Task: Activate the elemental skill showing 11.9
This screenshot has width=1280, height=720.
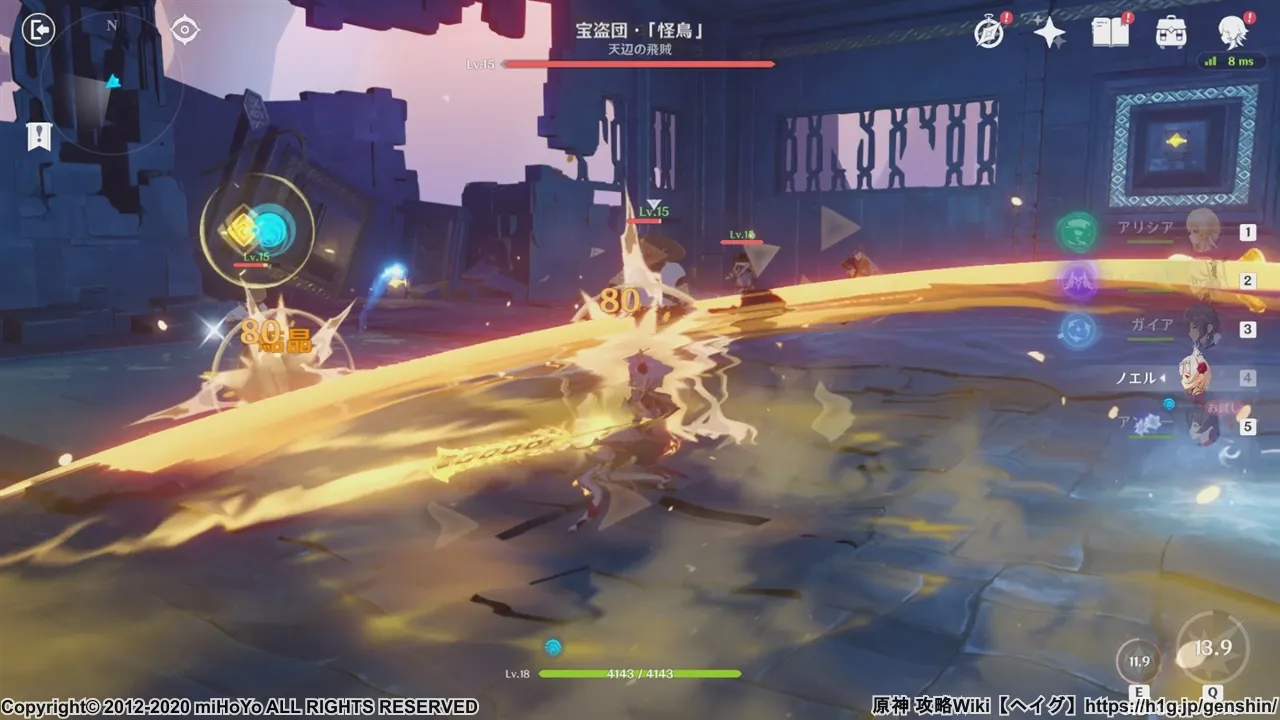Action: 1139,662
